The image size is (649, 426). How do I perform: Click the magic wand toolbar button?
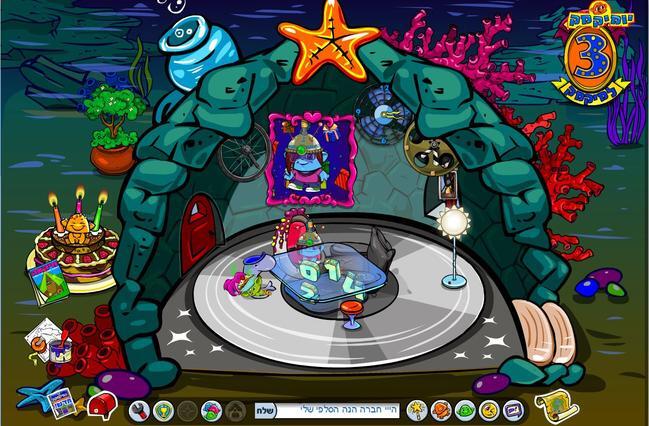click(x=417, y=410)
